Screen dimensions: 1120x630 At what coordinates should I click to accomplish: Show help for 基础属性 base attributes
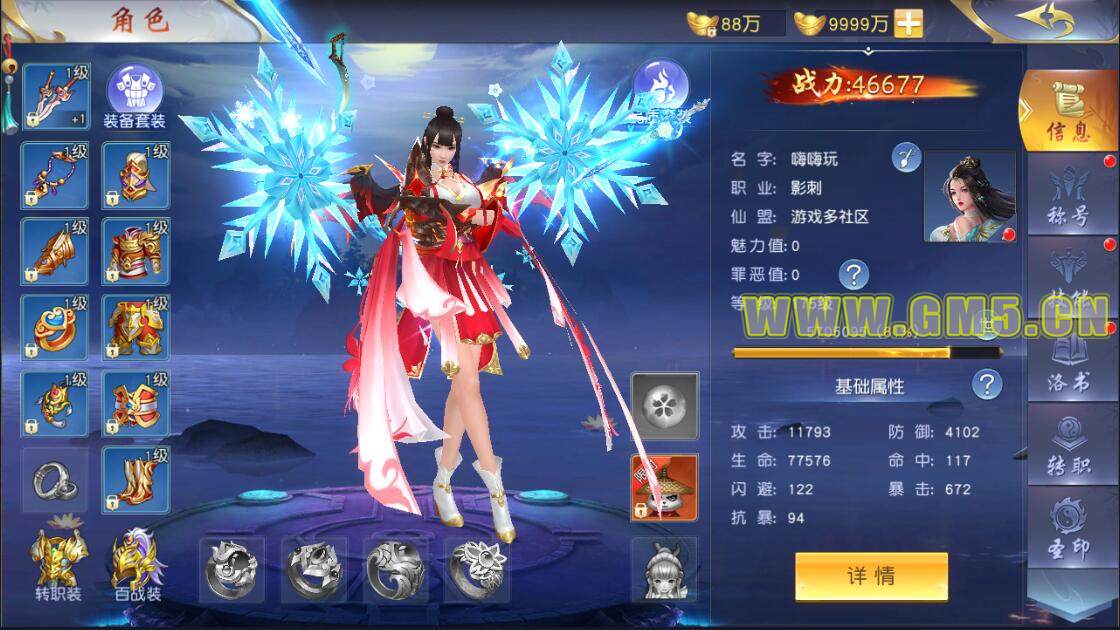(987, 384)
